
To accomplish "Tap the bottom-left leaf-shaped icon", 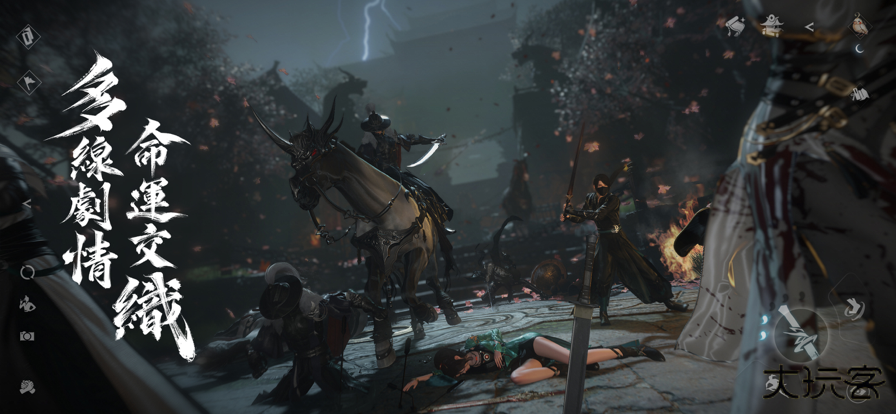I will (x=27, y=386).
